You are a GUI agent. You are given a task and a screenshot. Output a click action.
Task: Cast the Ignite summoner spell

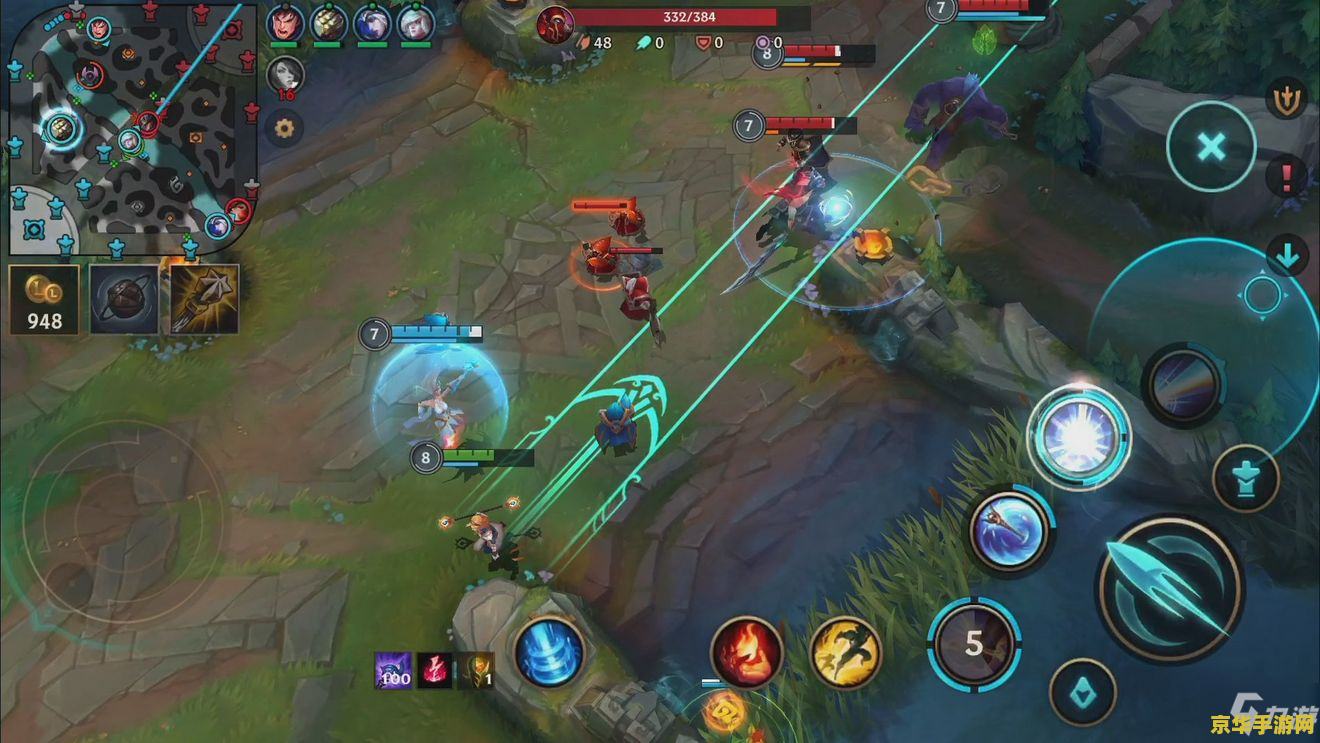click(746, 652)
